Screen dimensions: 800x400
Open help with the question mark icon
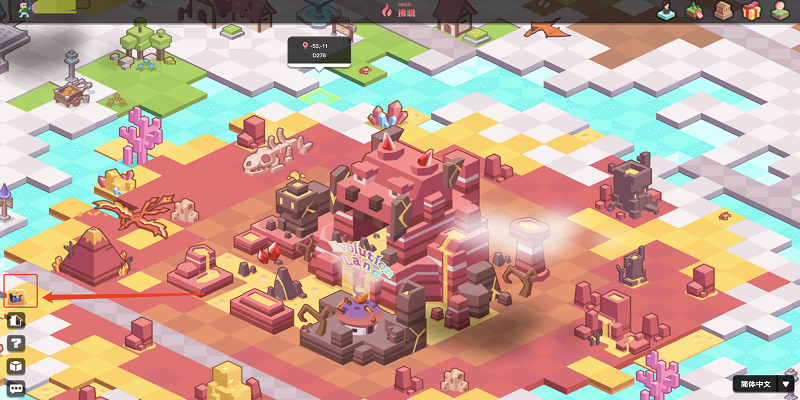coord(16,343)
